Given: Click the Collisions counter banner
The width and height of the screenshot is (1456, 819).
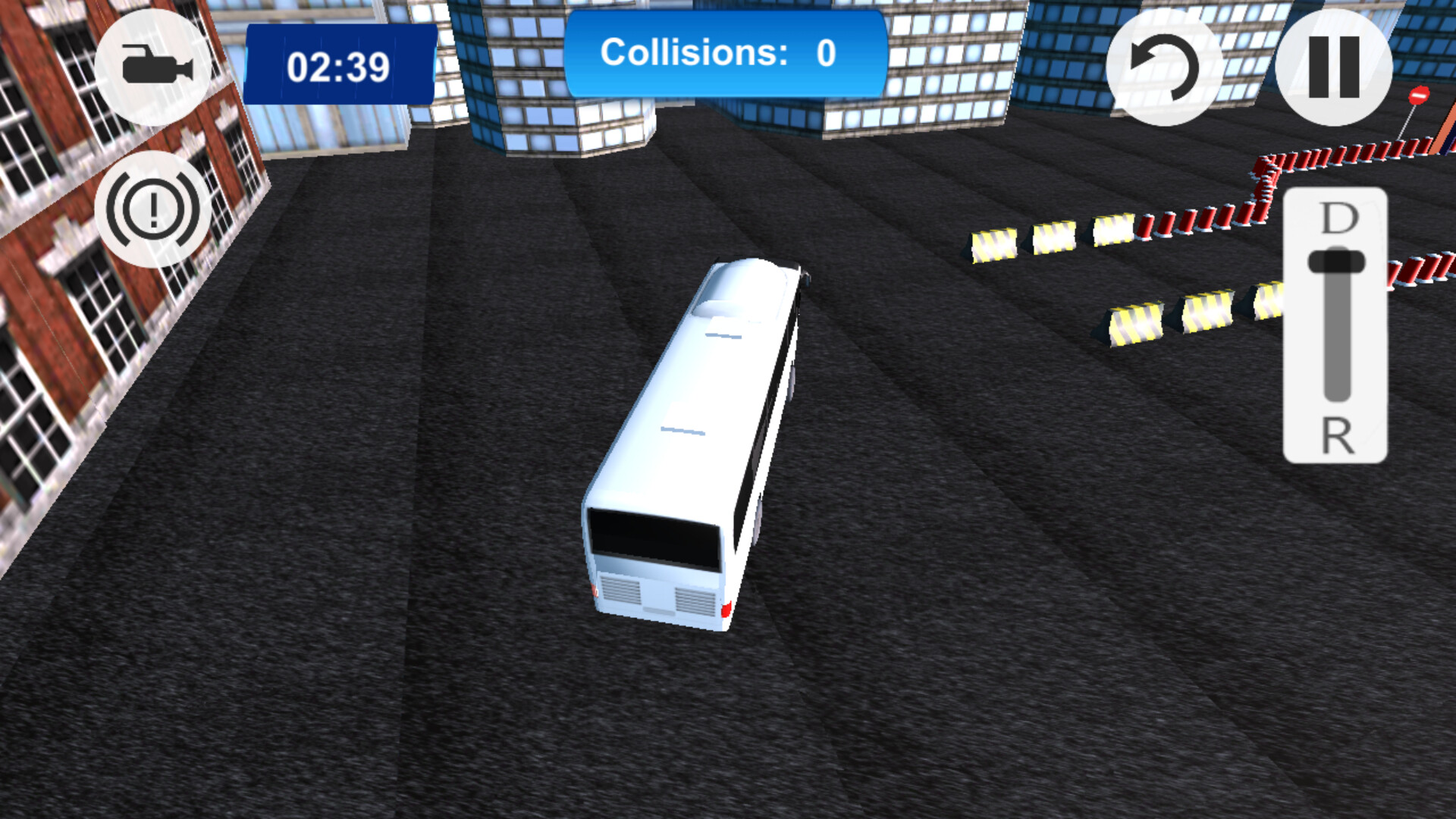Looking at the screenshot, I should 724,53.
